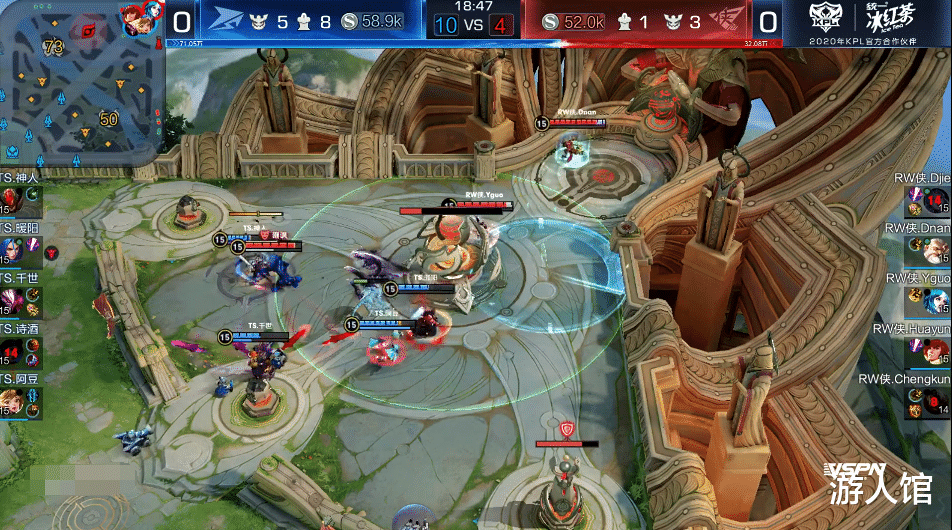The width and height of the screenshot is (952, 530).
Task: Select RW侠.Yguo's hero portrait
Action: coord(936,301)
